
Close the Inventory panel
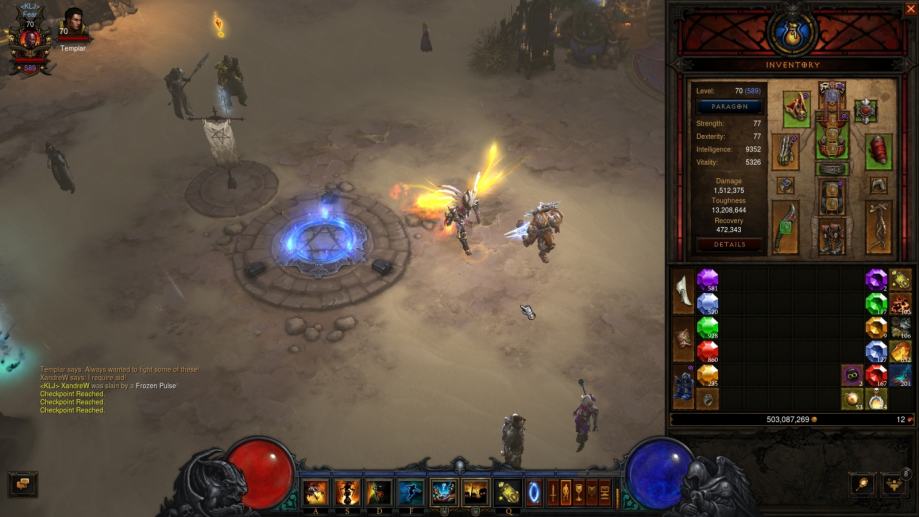coord(910,9)
